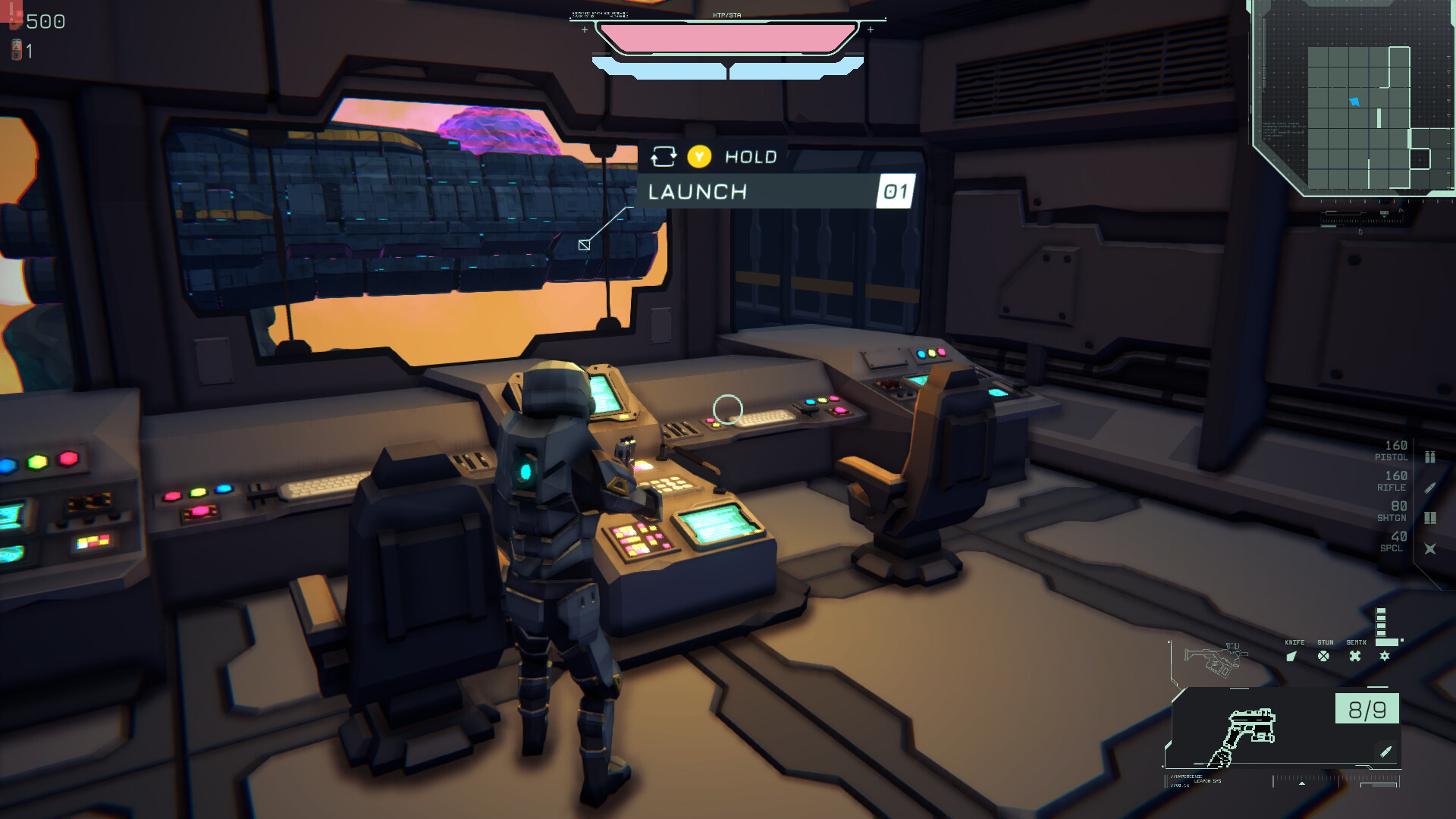1456x819 pixels.
Task: Click the cross-shaped SPCL ammo icon
Action: (x=1430, y=548)
